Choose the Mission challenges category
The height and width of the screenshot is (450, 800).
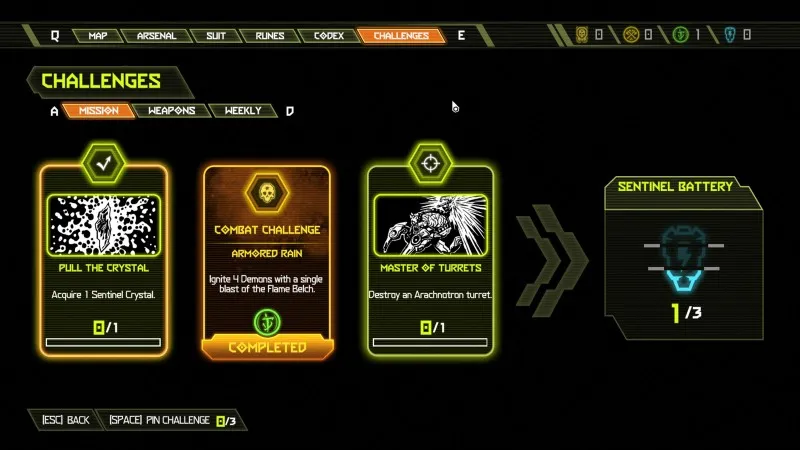coord(98,111)
